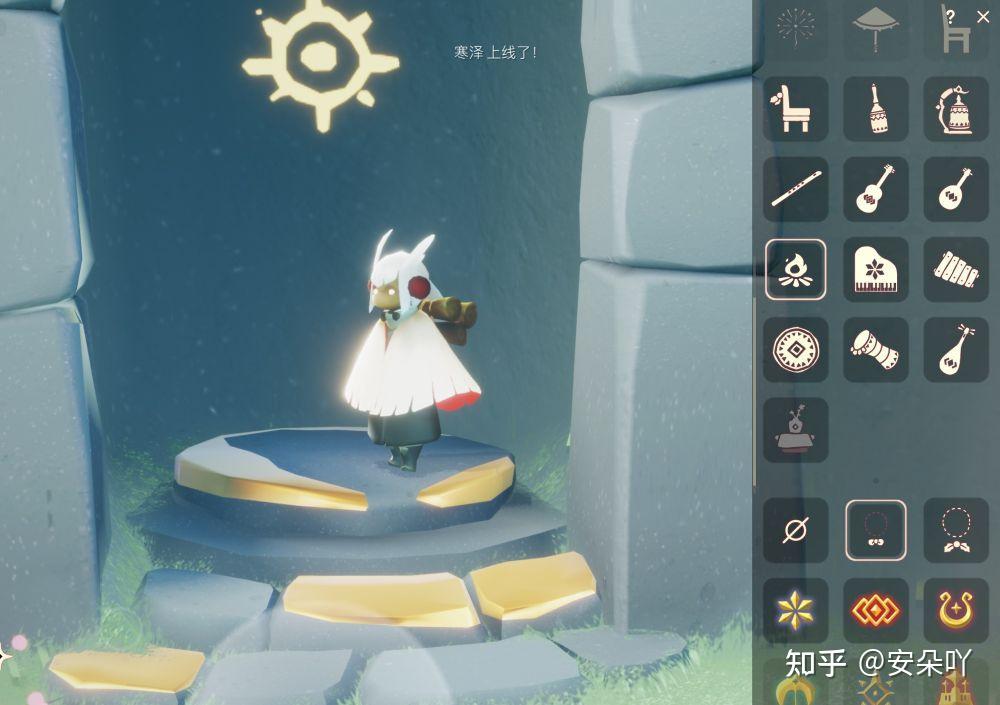Remove the necklace with the empty slot
This screenshot has width=1000, height=705.
tap(796, 530)
